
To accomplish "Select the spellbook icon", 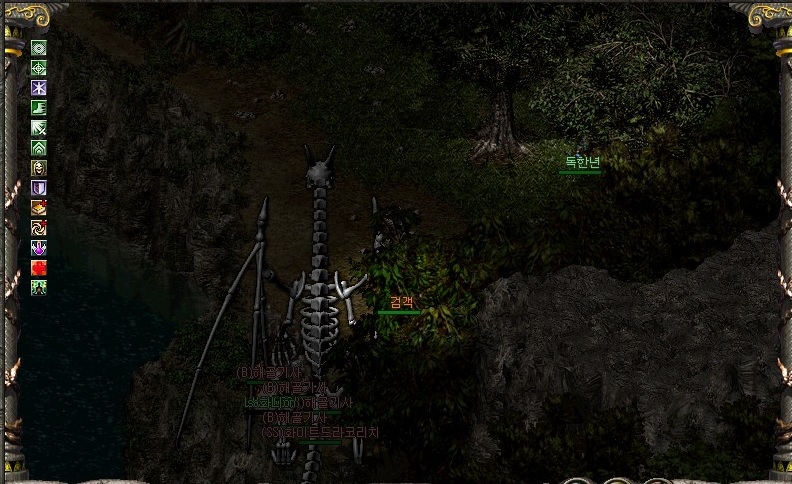I will click(x=39, y=207).
